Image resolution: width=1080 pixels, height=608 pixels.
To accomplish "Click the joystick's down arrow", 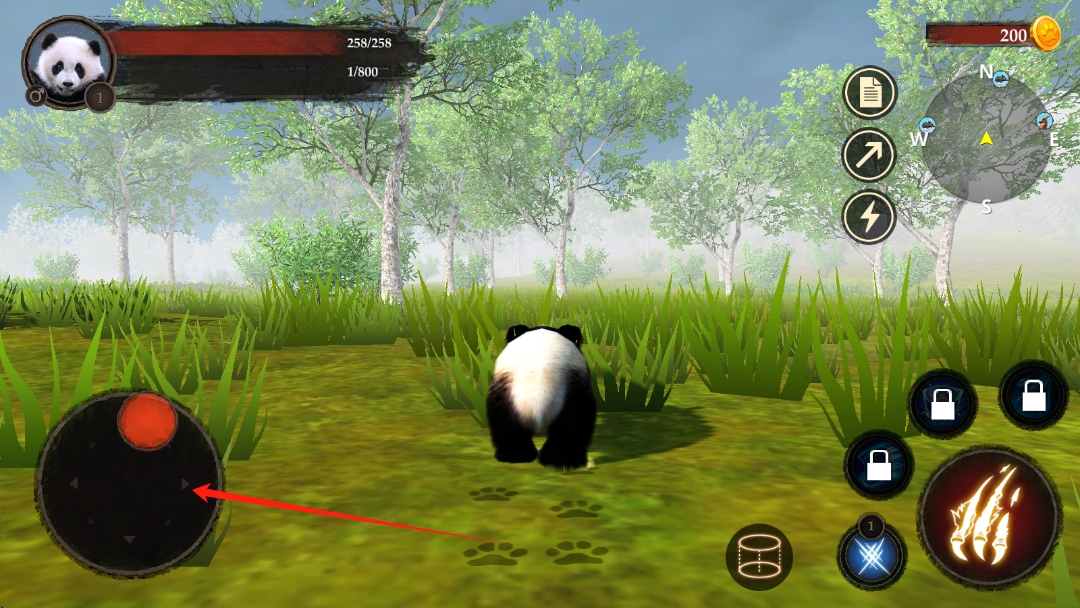I will pyautogui.click(x=129, y=540).
